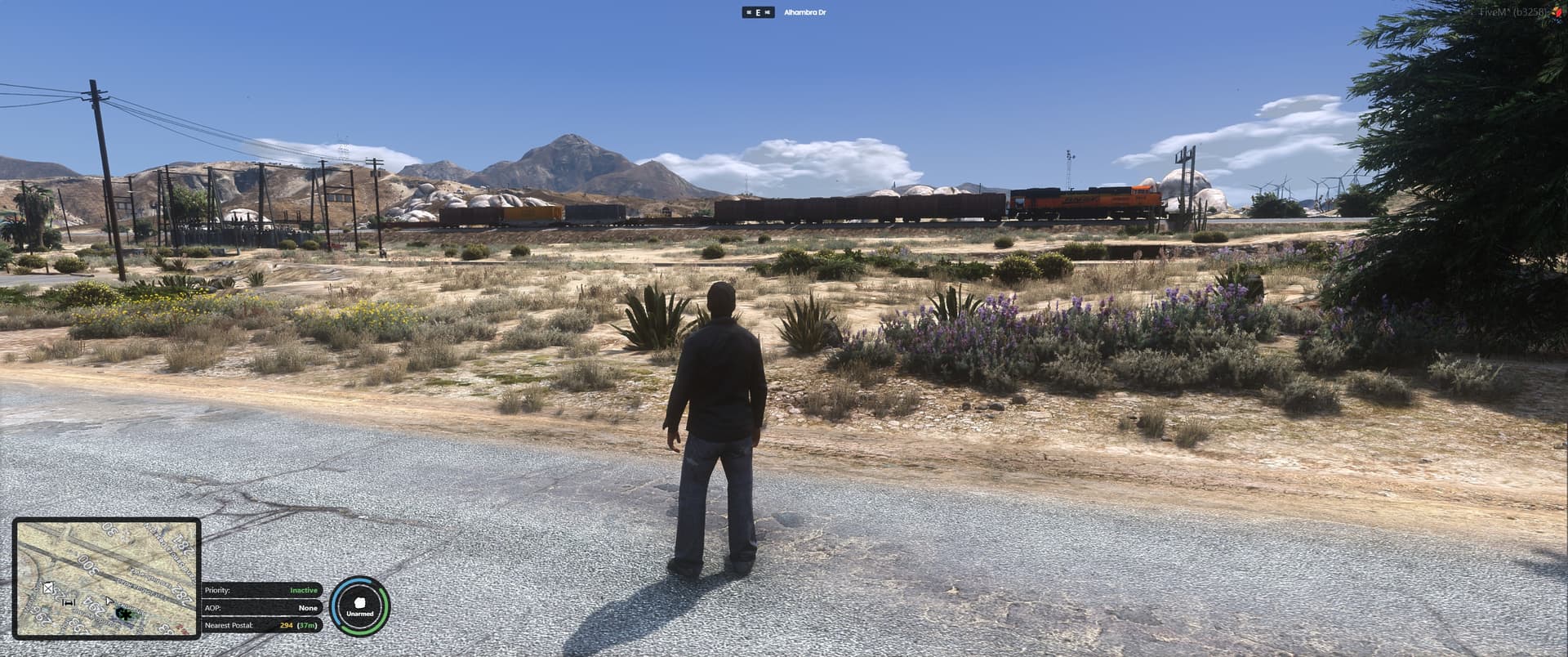1568x657 pixels.
Task: Select the crossed-box marker on the minimap
Action: pyautogui.click(x=48, y=588)
